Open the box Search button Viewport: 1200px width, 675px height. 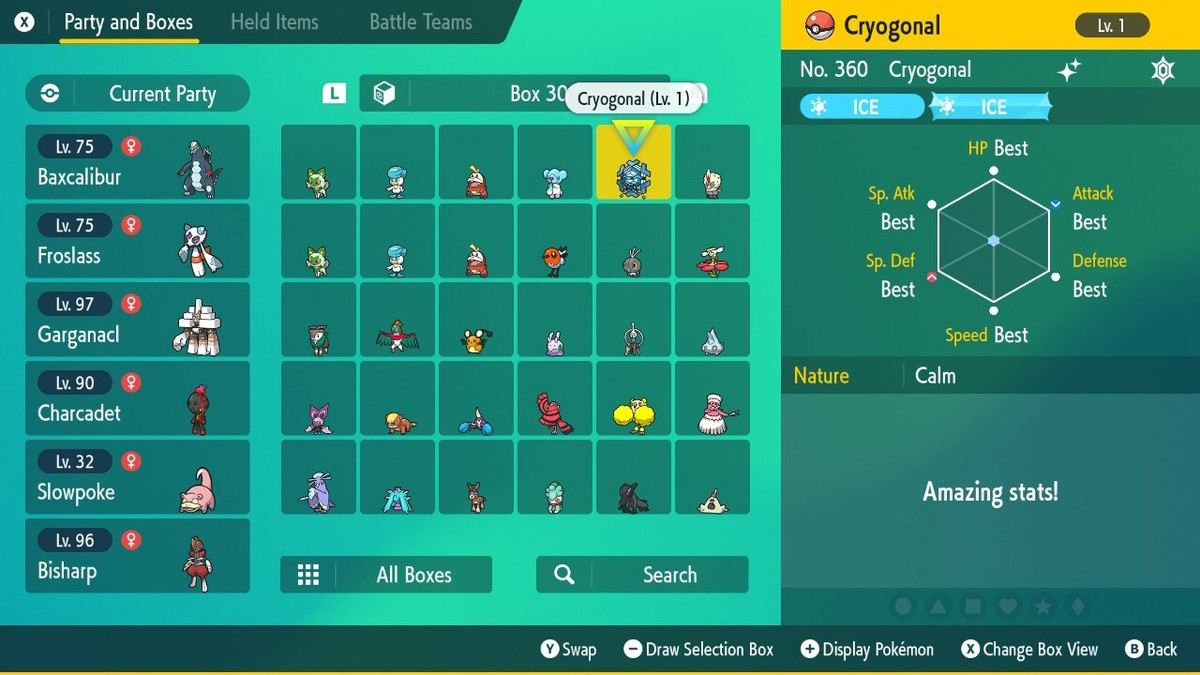click(x=642, y=575)
